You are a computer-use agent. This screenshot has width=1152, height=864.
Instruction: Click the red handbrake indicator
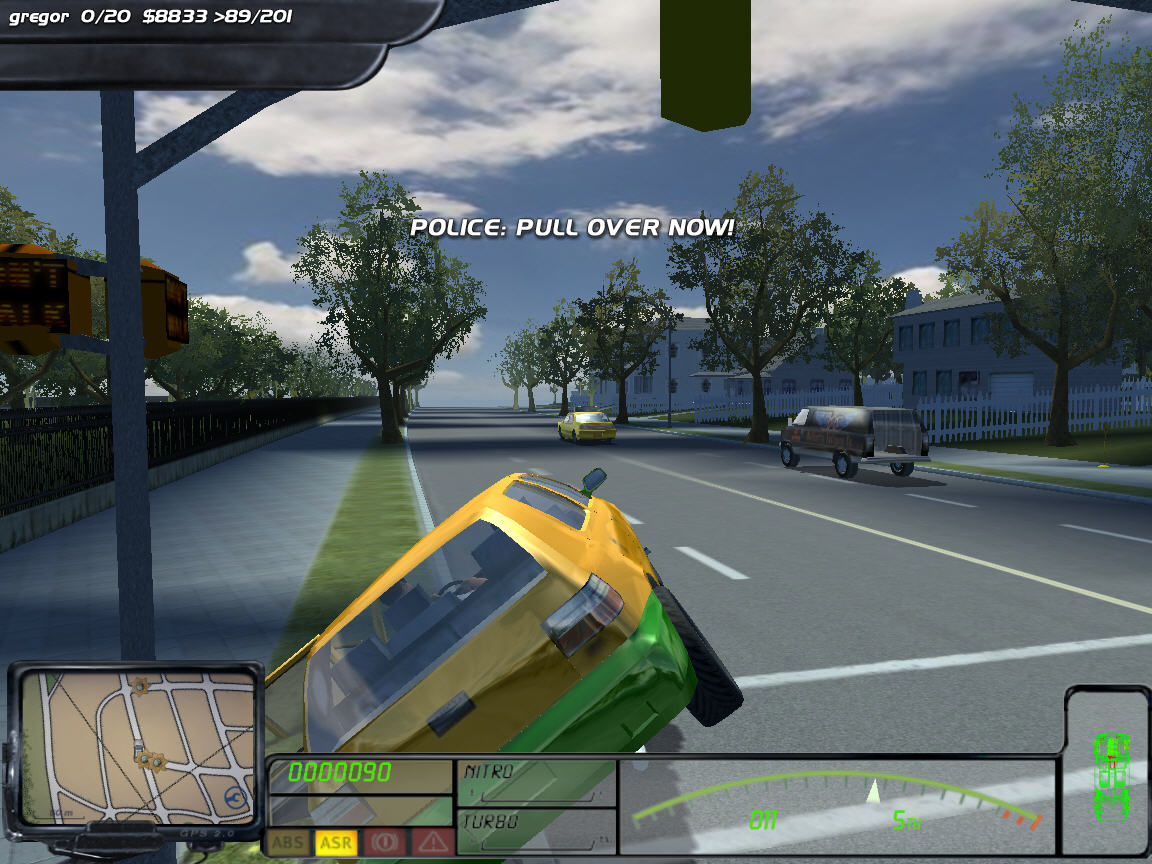click(384, 843)
